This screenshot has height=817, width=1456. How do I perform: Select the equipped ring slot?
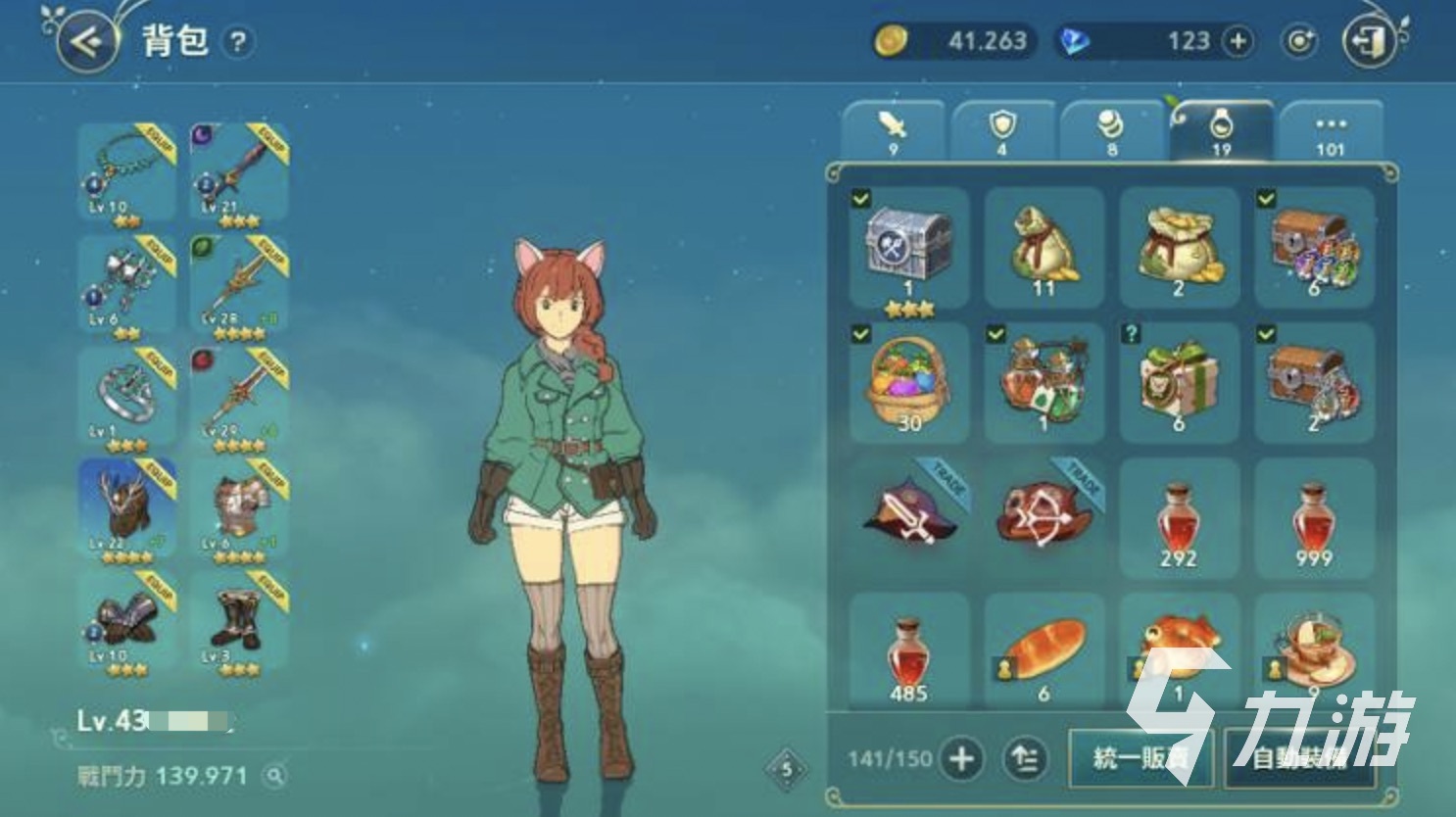(127, 398)
